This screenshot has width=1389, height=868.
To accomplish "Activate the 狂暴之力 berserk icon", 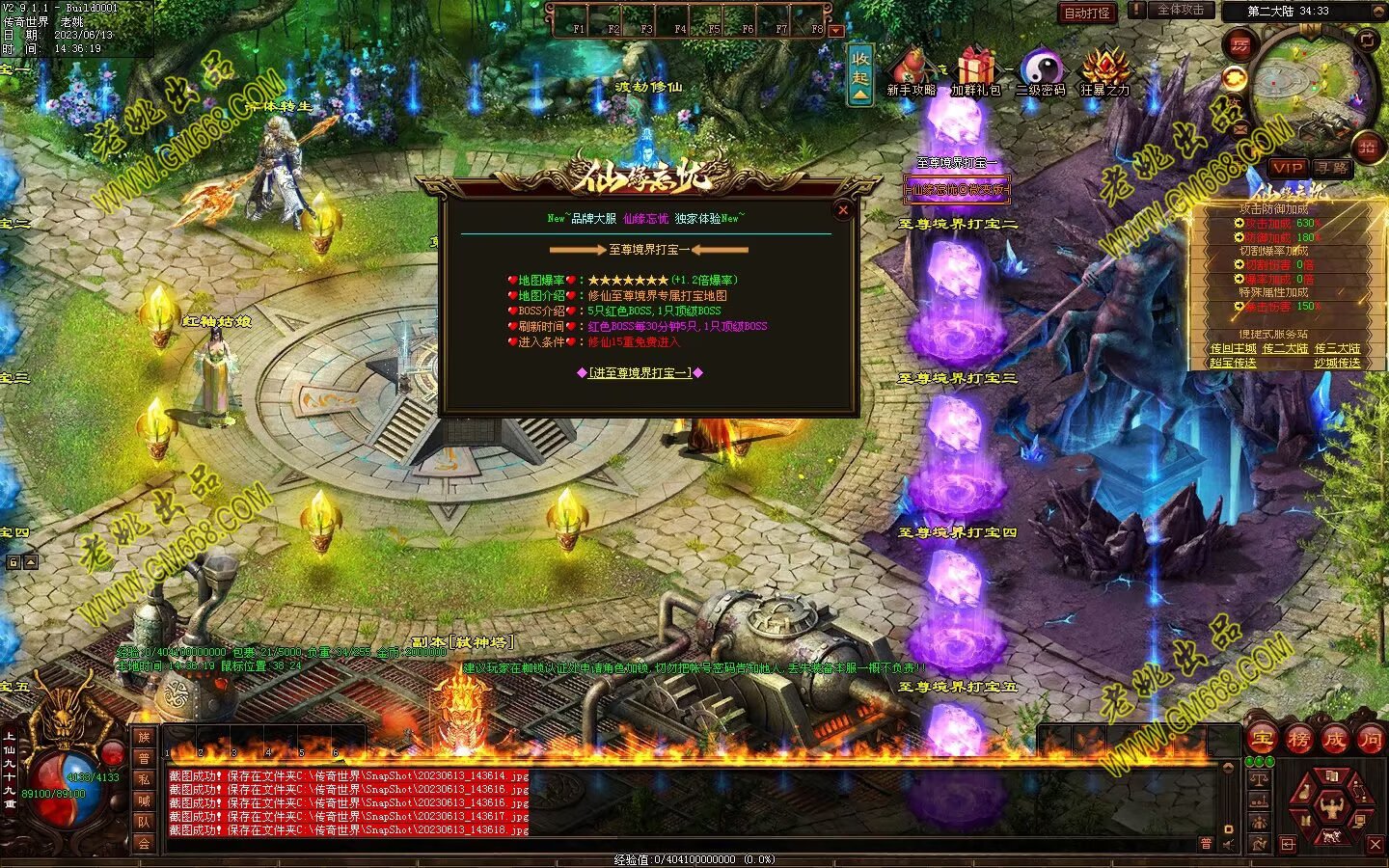I will [1104, 71].
